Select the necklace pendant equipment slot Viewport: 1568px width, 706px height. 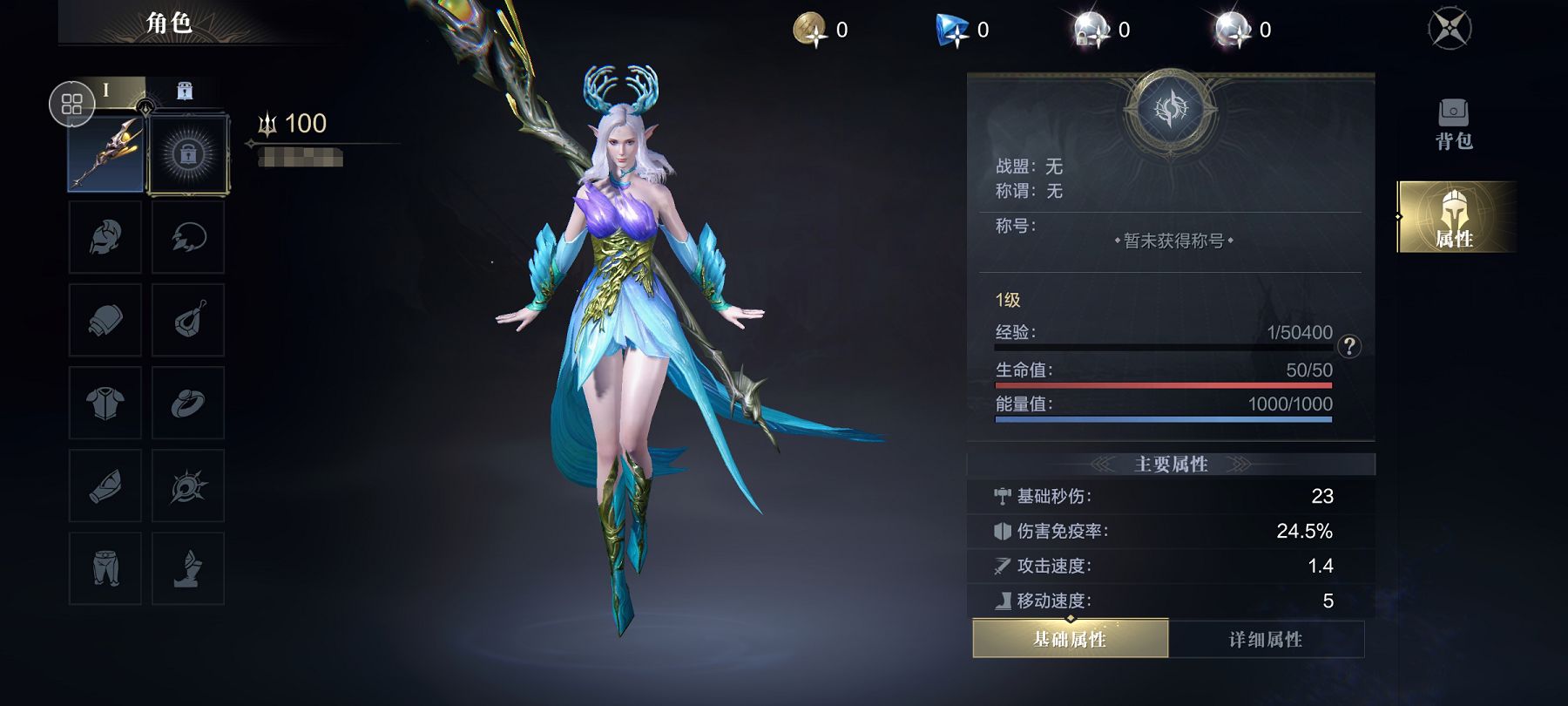(188, 320)
